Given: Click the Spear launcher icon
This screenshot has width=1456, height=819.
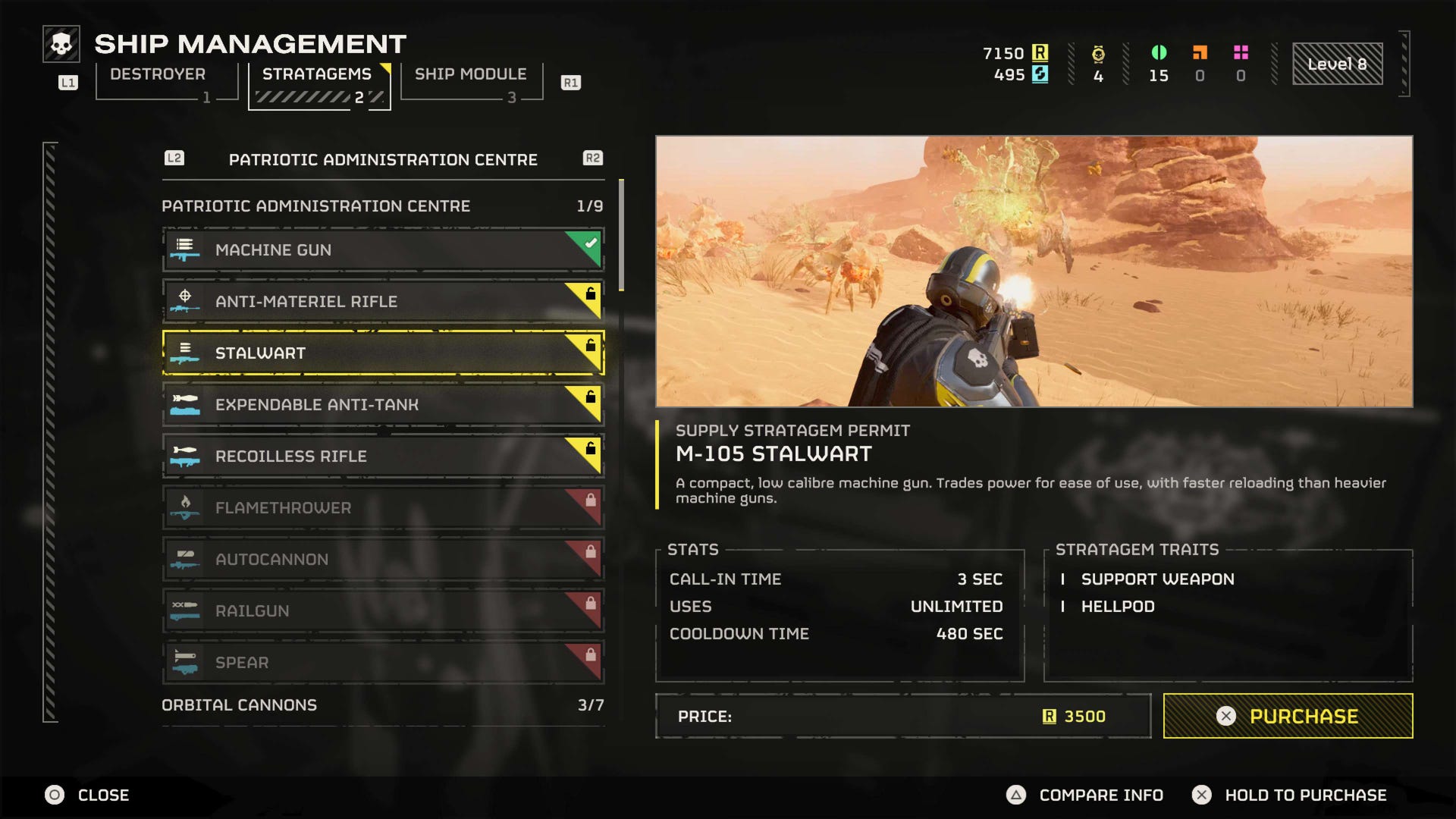Looking at the screenshot, I should pyautogui.click(x=187, y=662).
